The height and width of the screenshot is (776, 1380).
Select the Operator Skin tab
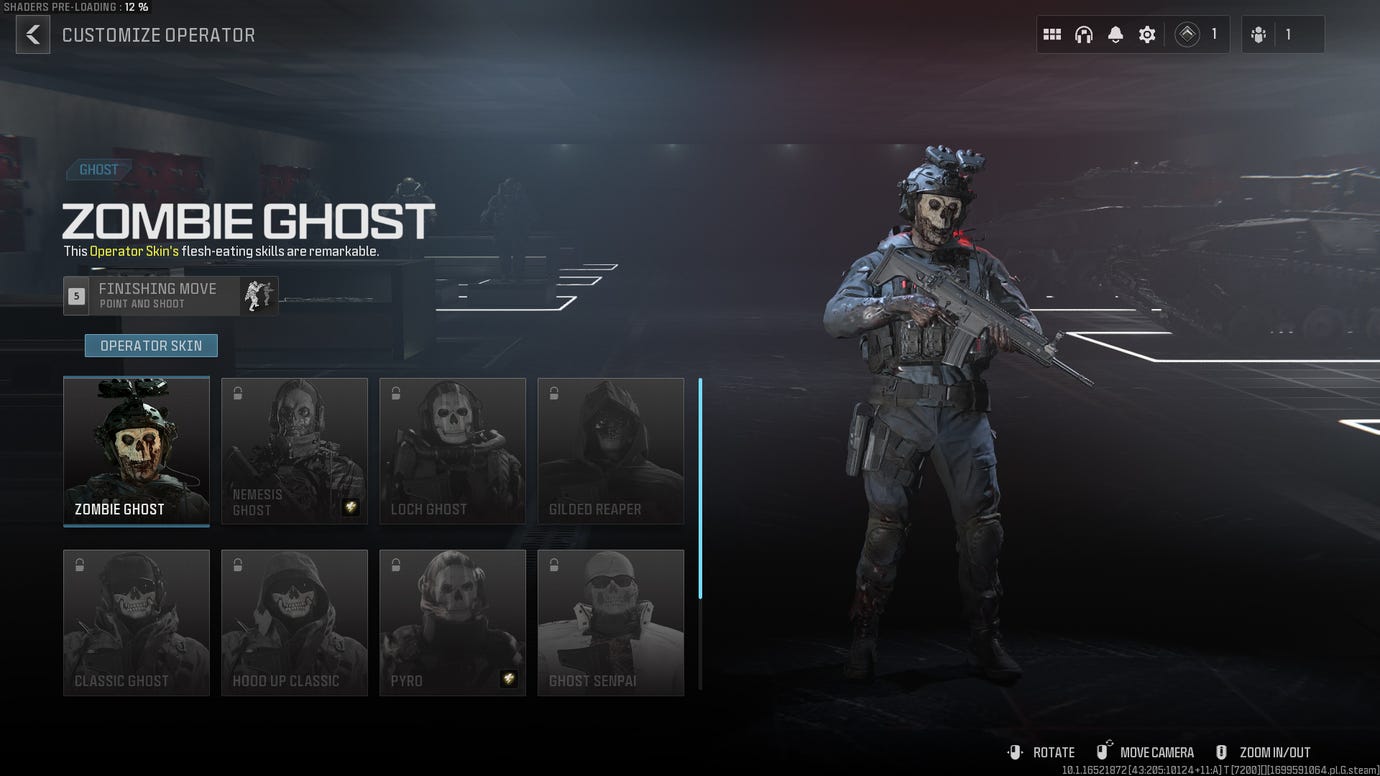[150, 345]
